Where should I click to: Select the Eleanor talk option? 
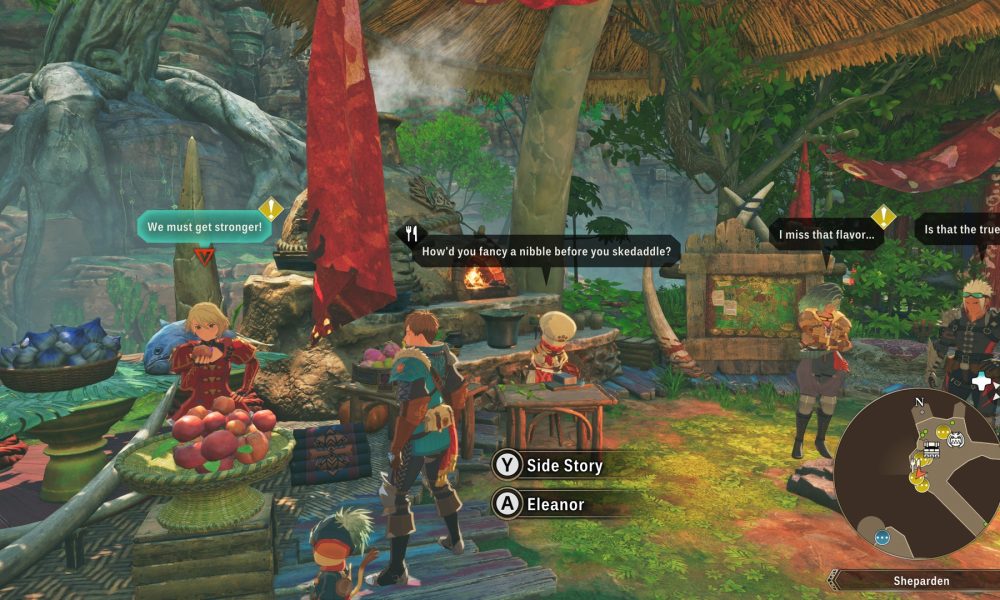tap(555, 504)
